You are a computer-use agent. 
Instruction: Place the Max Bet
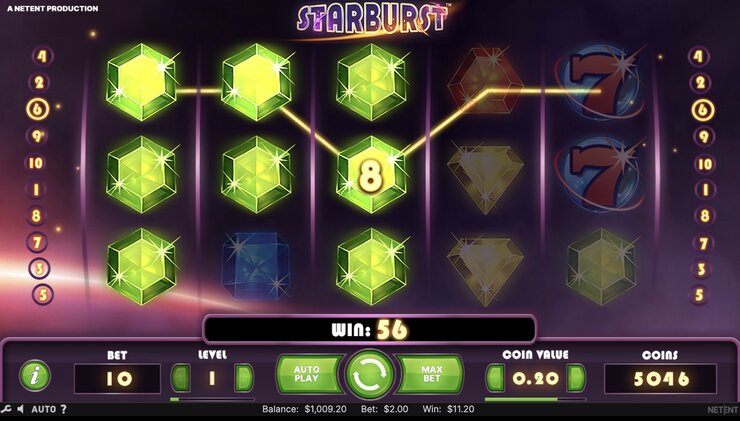tap(433, 375)
